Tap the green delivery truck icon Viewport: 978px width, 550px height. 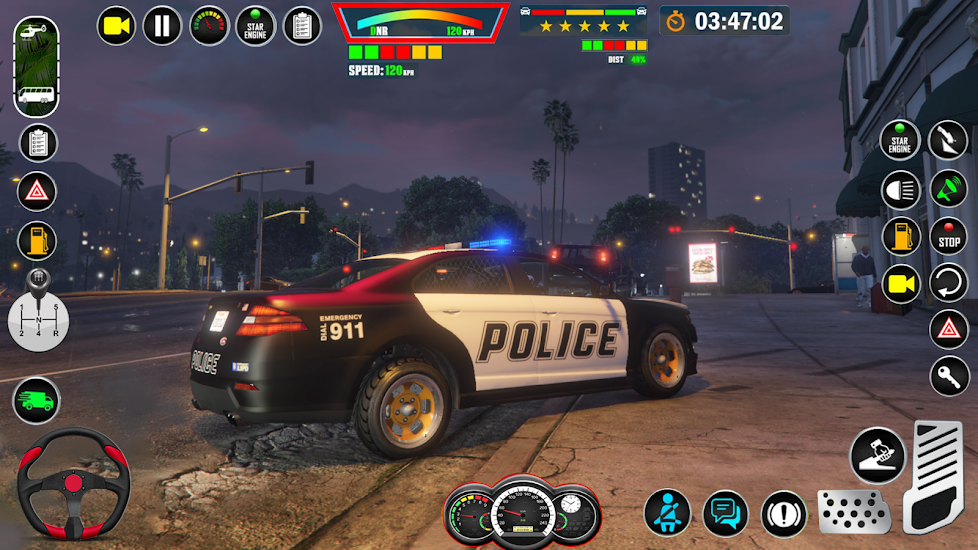point(36,401)
